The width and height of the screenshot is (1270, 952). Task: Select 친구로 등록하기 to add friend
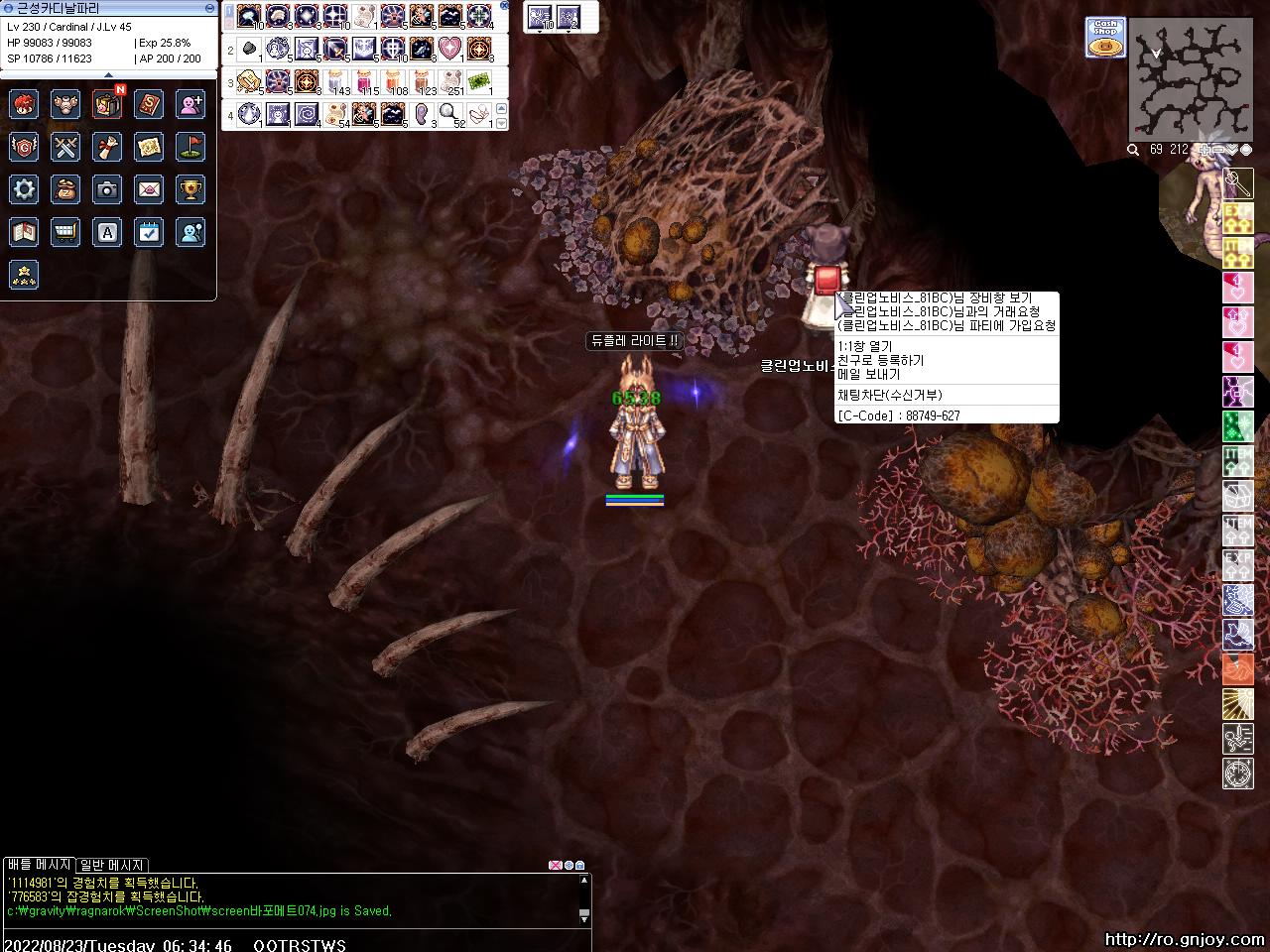click(x=882, y=360)
